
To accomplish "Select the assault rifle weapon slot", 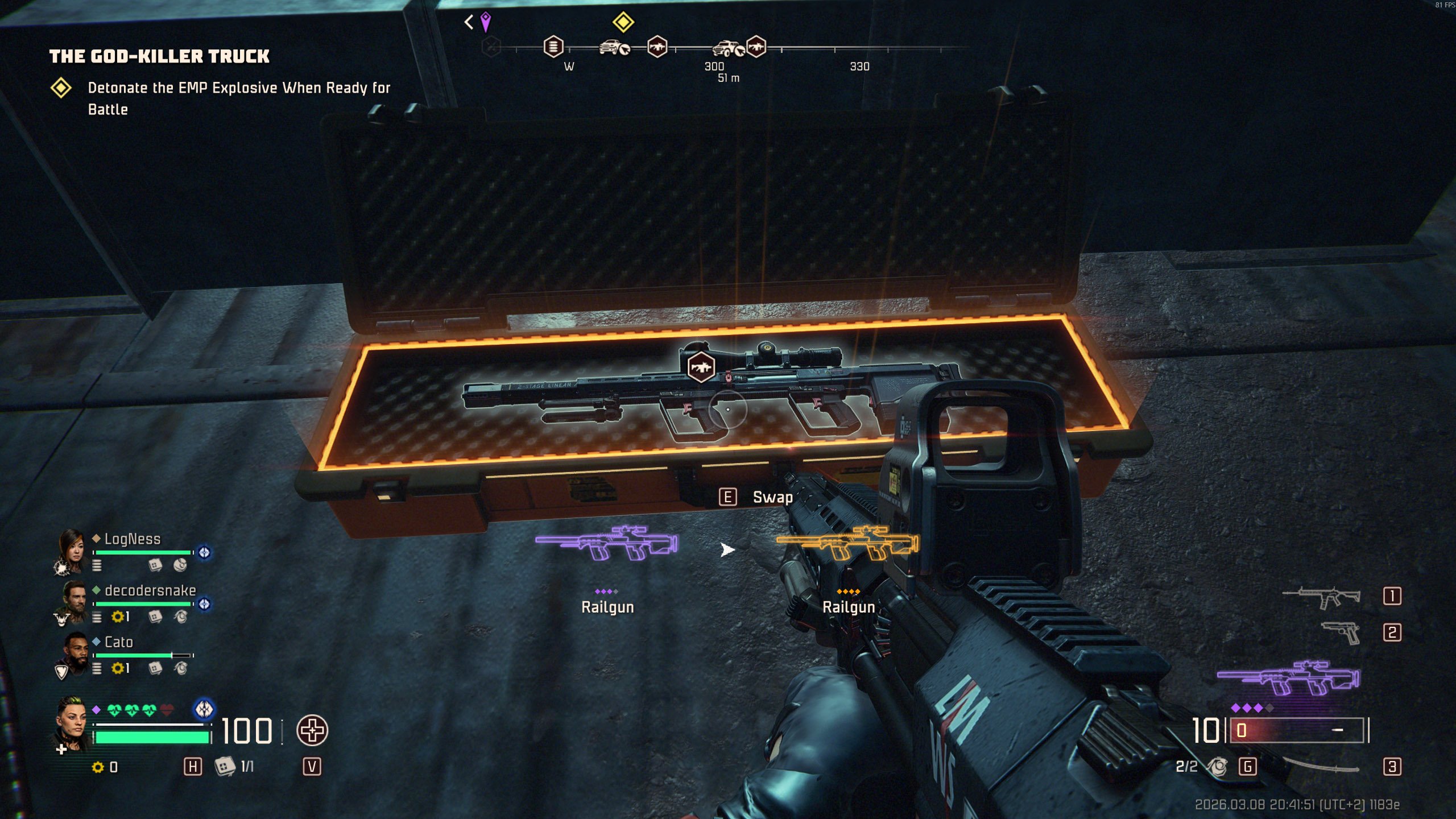I will (1322, 597).
